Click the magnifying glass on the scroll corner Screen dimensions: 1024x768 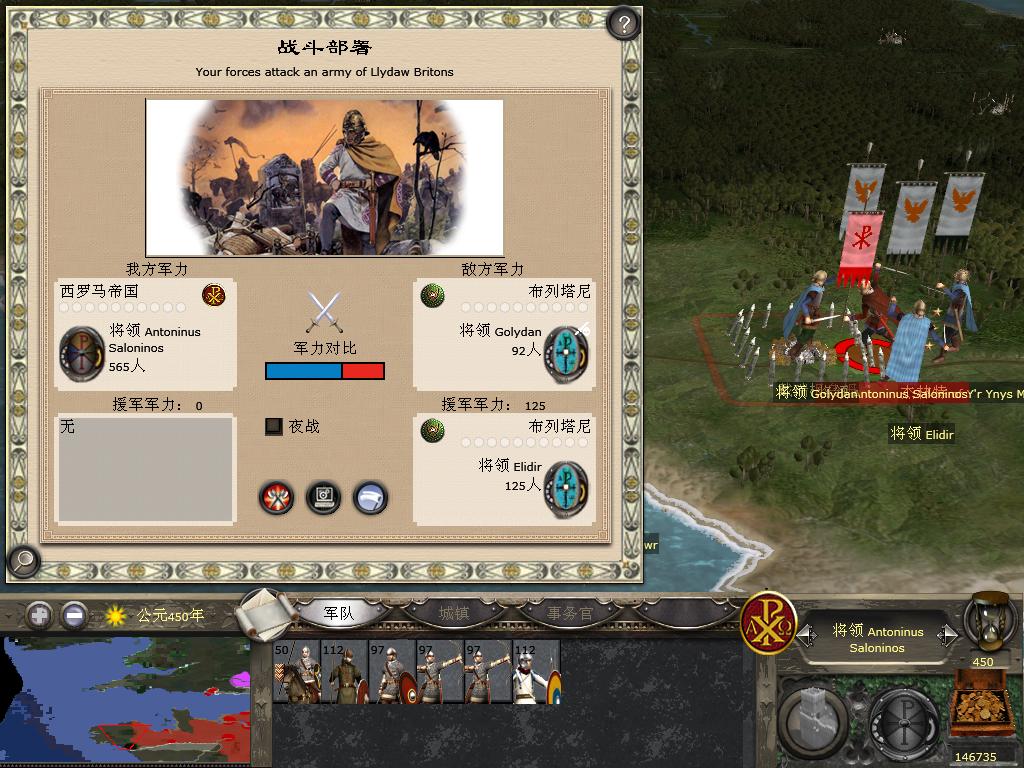[x=22, y=562]
